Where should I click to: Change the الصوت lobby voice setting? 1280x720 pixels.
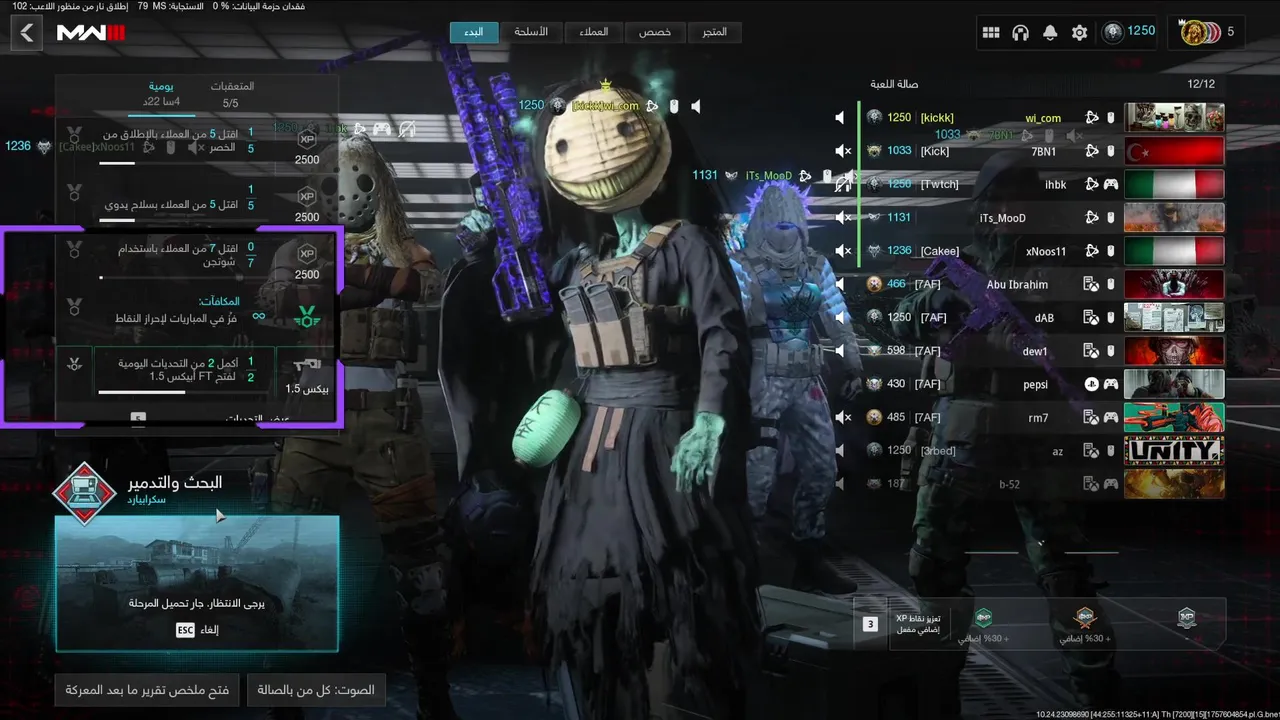pos(315,690)
